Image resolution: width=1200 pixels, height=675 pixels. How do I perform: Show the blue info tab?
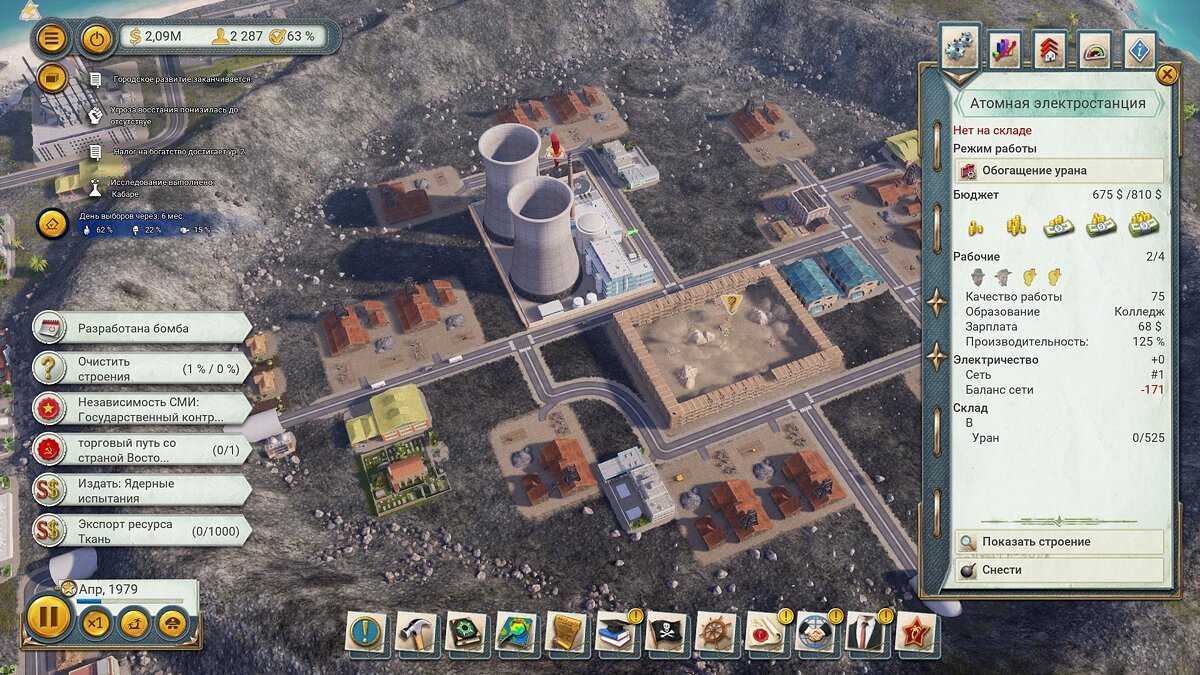(x=1140, y=48)
